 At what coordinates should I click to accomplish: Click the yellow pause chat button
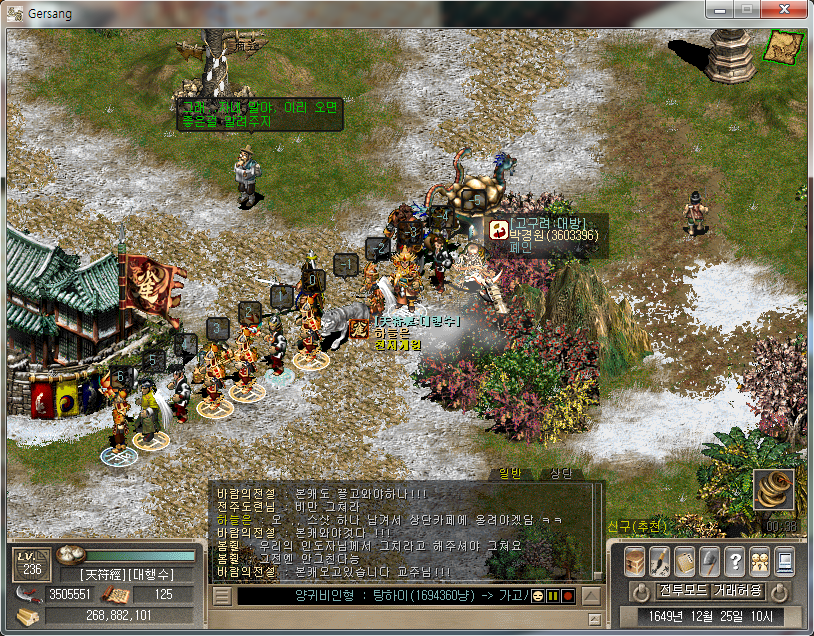(552, 597)
